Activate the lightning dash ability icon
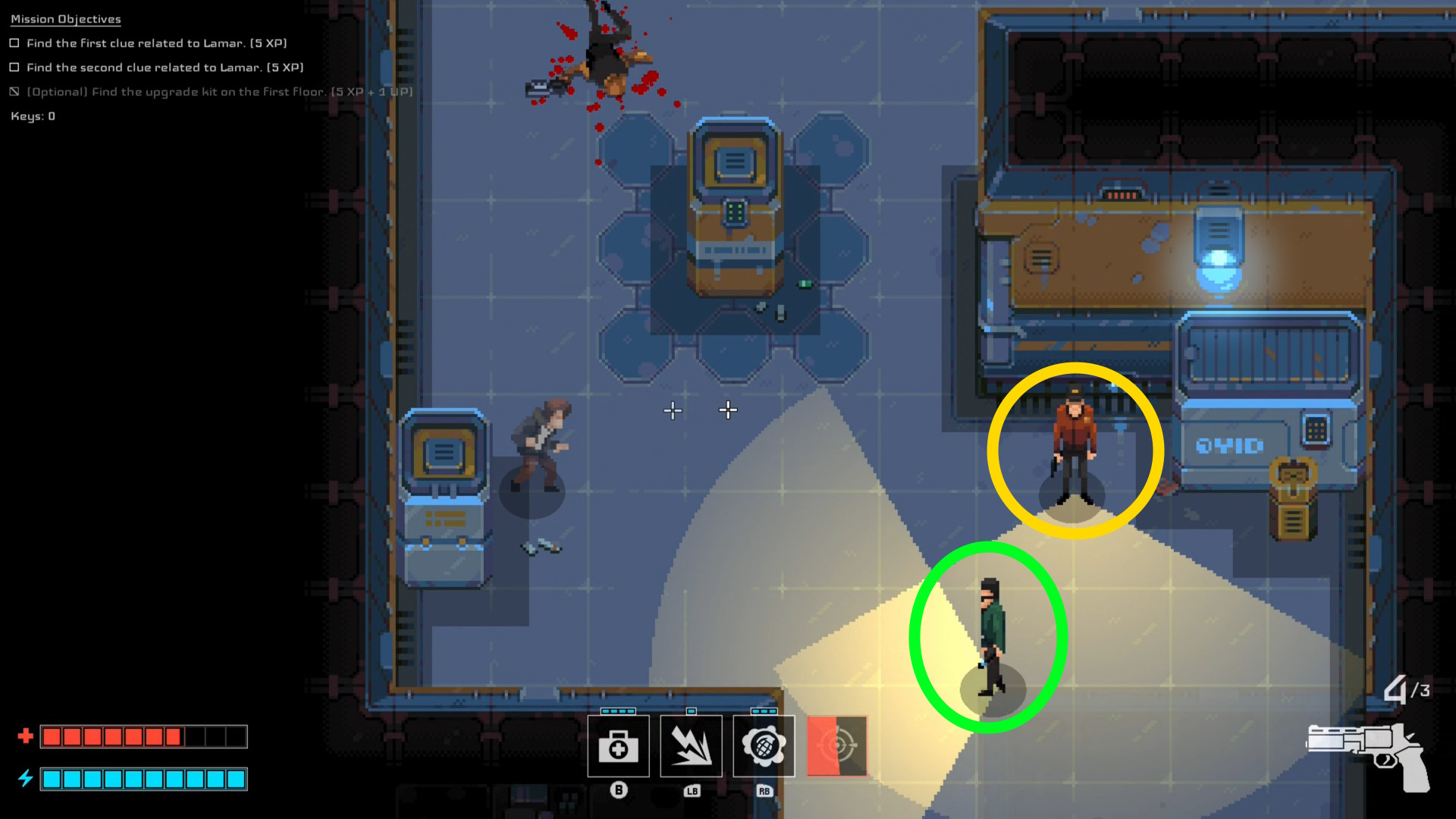This screenshot has height=819, width=1456. click(691, 746)
